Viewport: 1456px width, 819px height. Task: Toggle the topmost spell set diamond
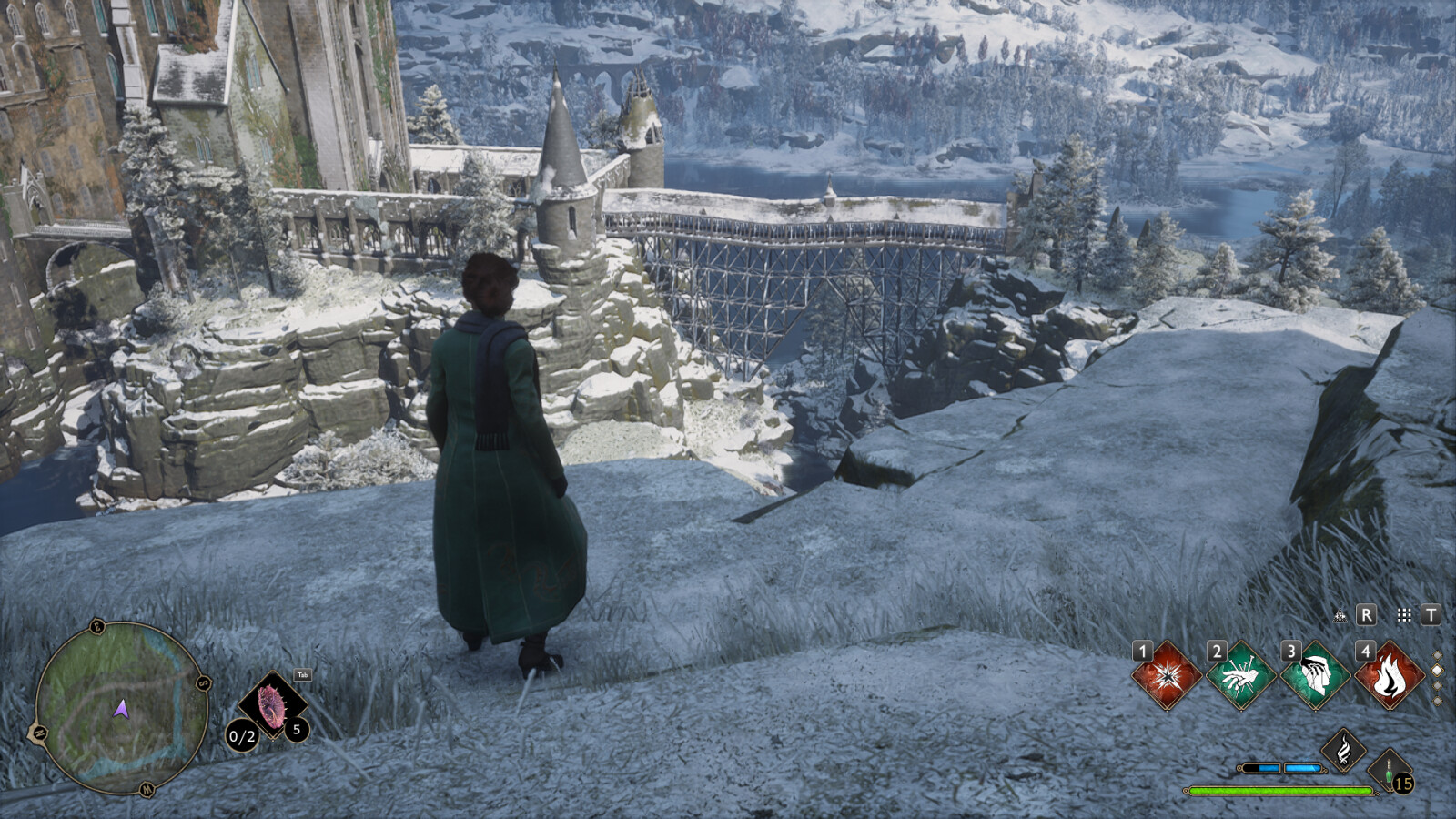(x=1439, y=653)
